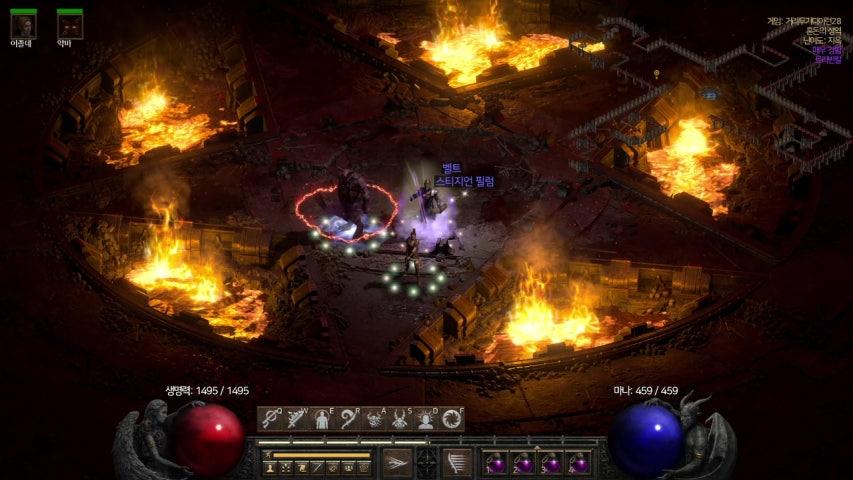Click the mercenary portrait with the human face
Image resolution: width=853 pixels, height=480 pixels.
(24, 24)
